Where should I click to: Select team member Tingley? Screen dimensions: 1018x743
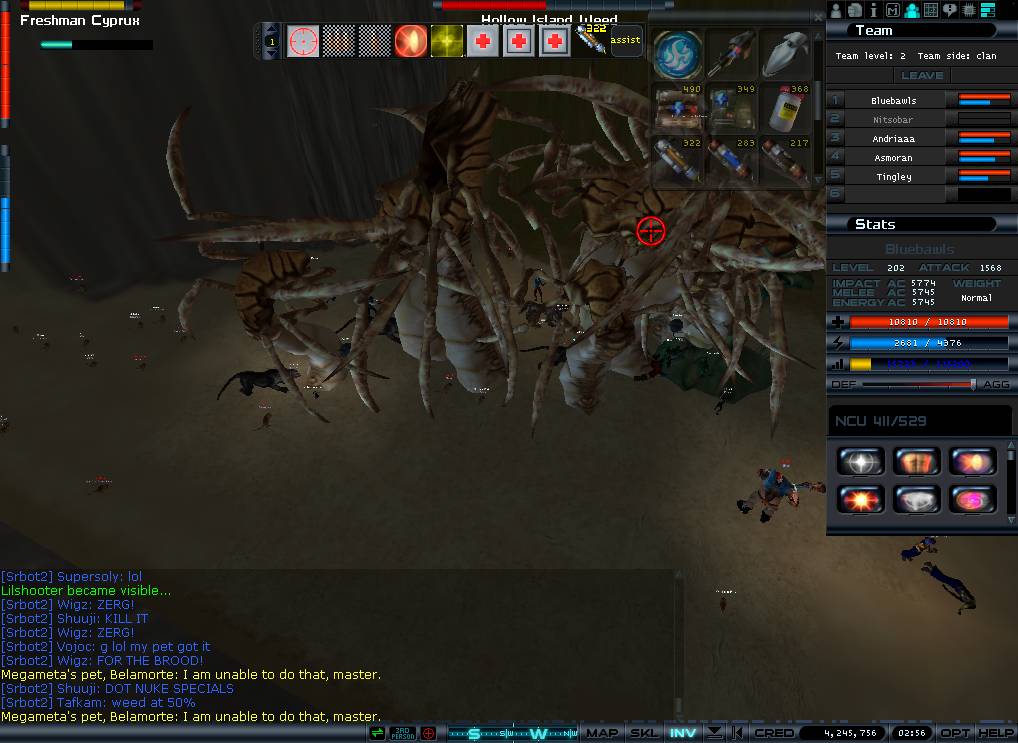[893, 177]
